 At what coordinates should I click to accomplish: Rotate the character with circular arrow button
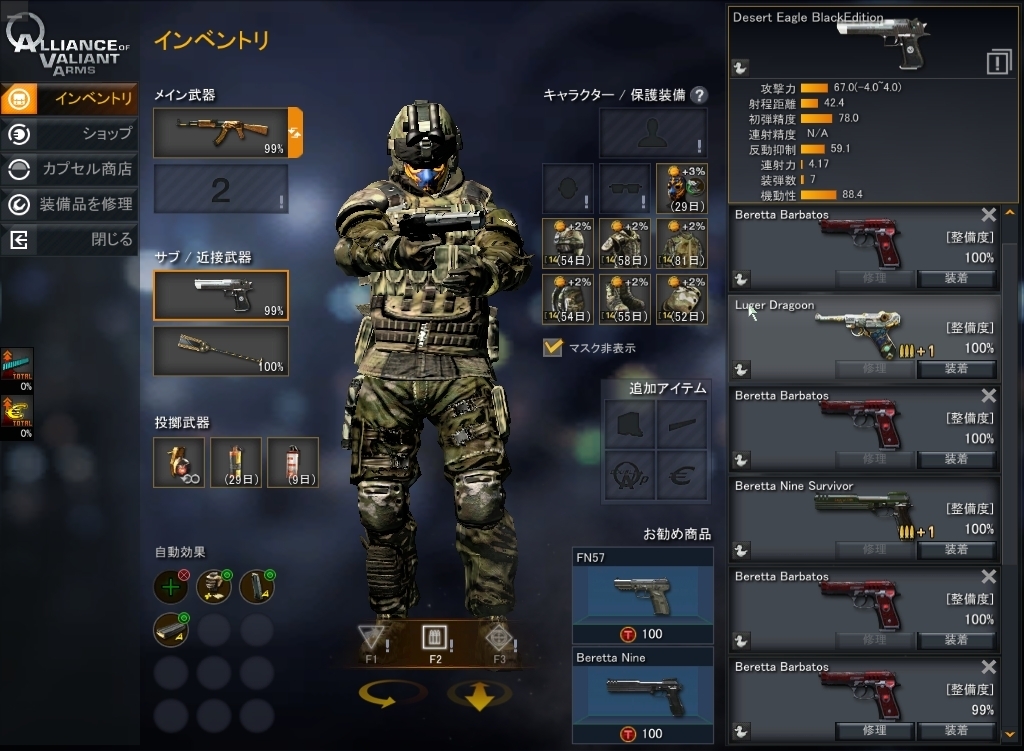pyautogui.click(x=393, y=694)
